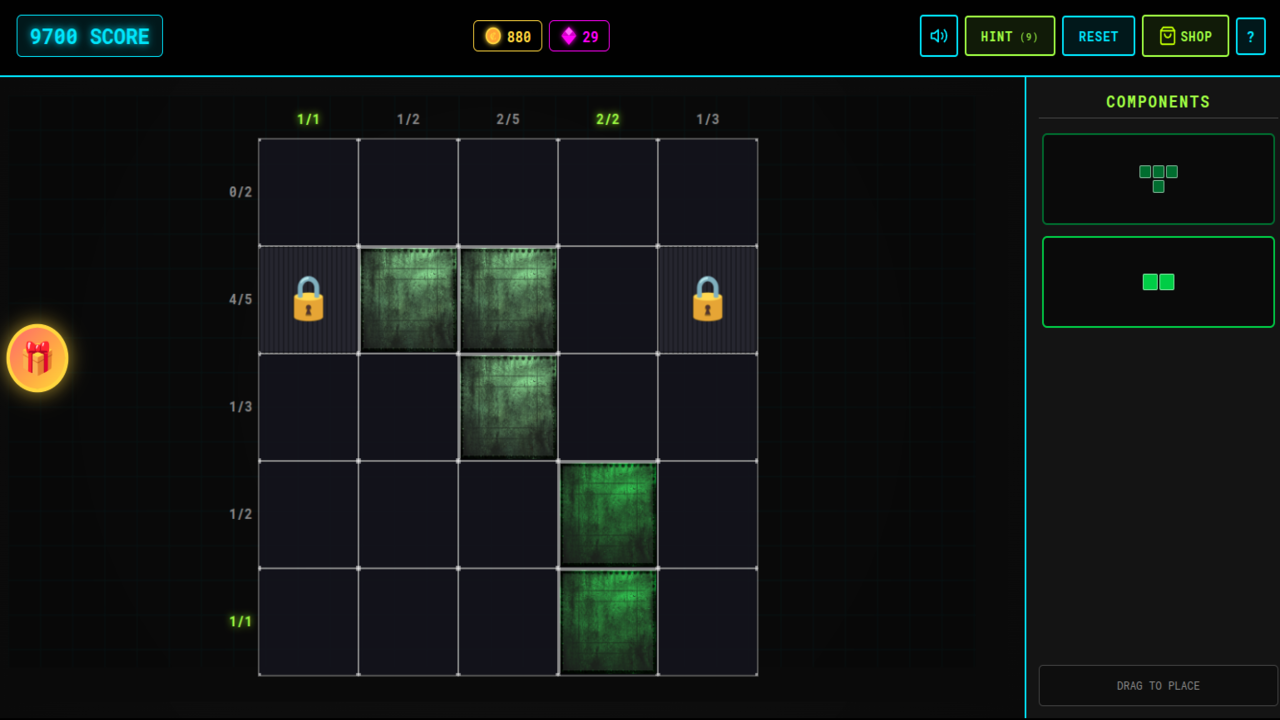
Task: Click the 2/5 column header
Action: click(x=508, y=117)
